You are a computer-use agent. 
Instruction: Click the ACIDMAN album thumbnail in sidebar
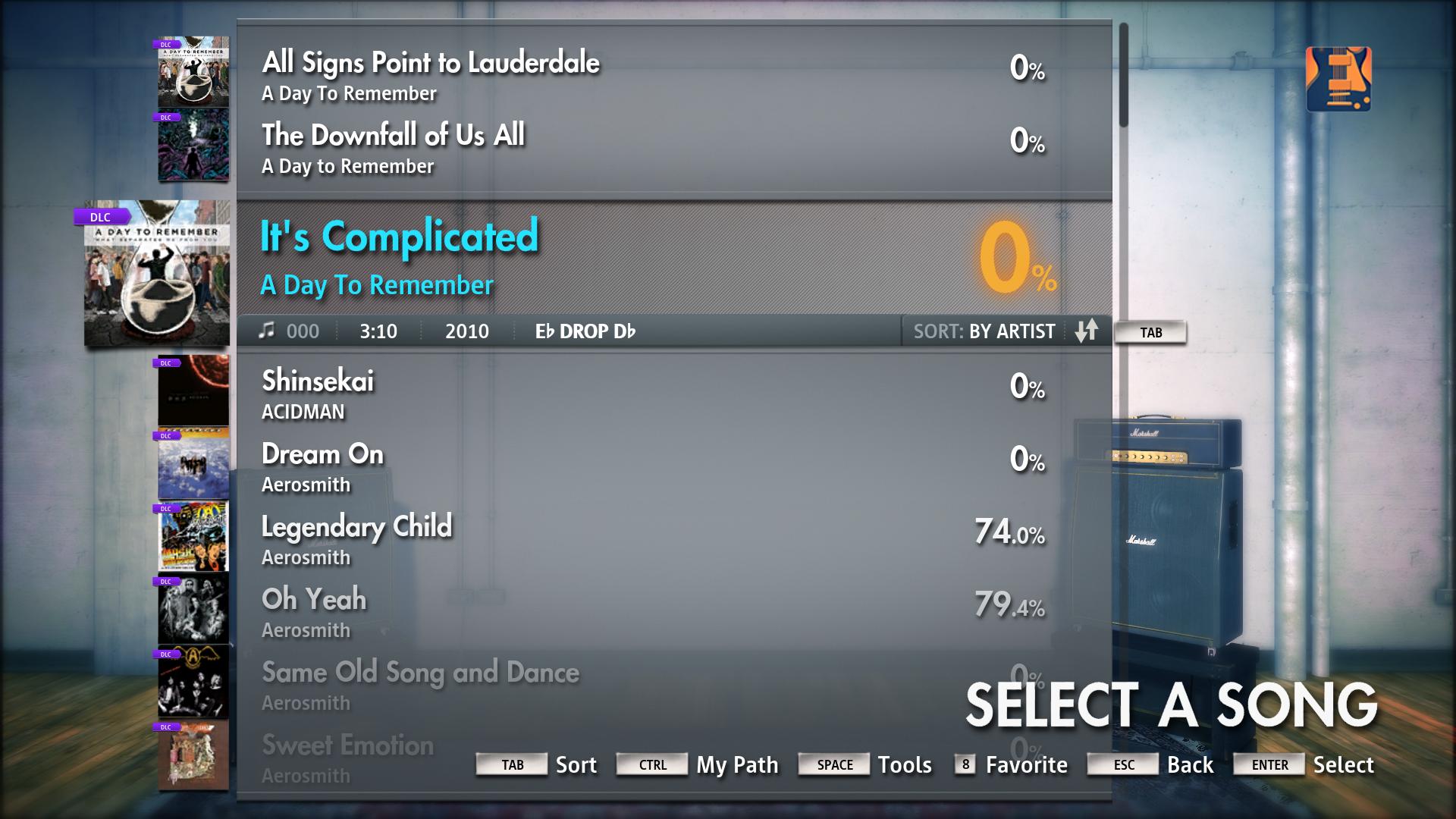coord(192,391)
